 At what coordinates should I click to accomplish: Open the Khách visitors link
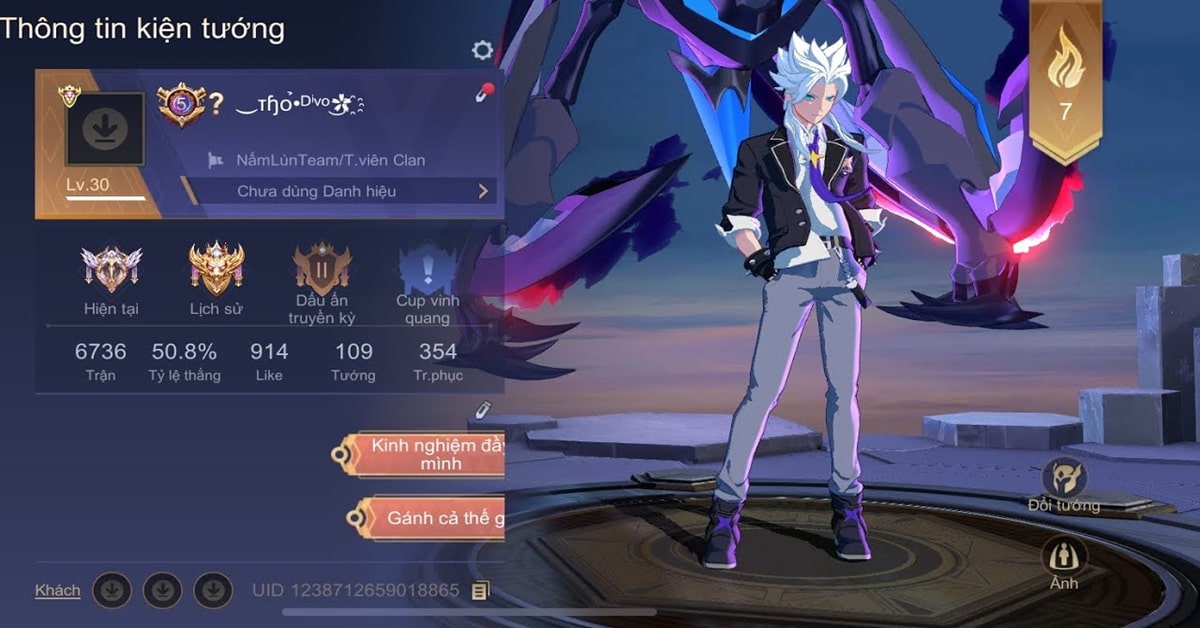pos(58,590)
